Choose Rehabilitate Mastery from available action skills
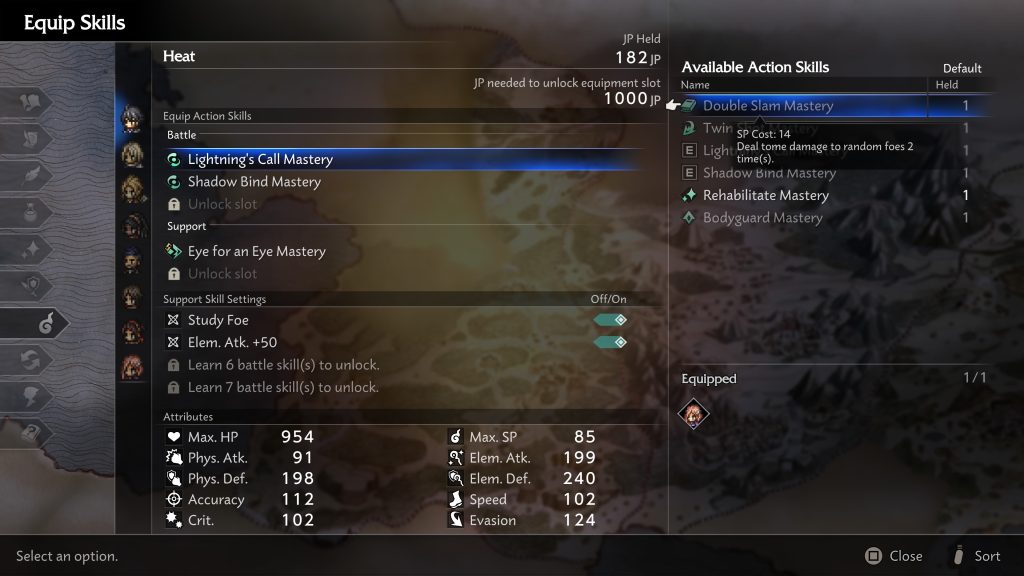This screenshot has width=1024, height=576. pyautogui.click(x=765, y=196)
